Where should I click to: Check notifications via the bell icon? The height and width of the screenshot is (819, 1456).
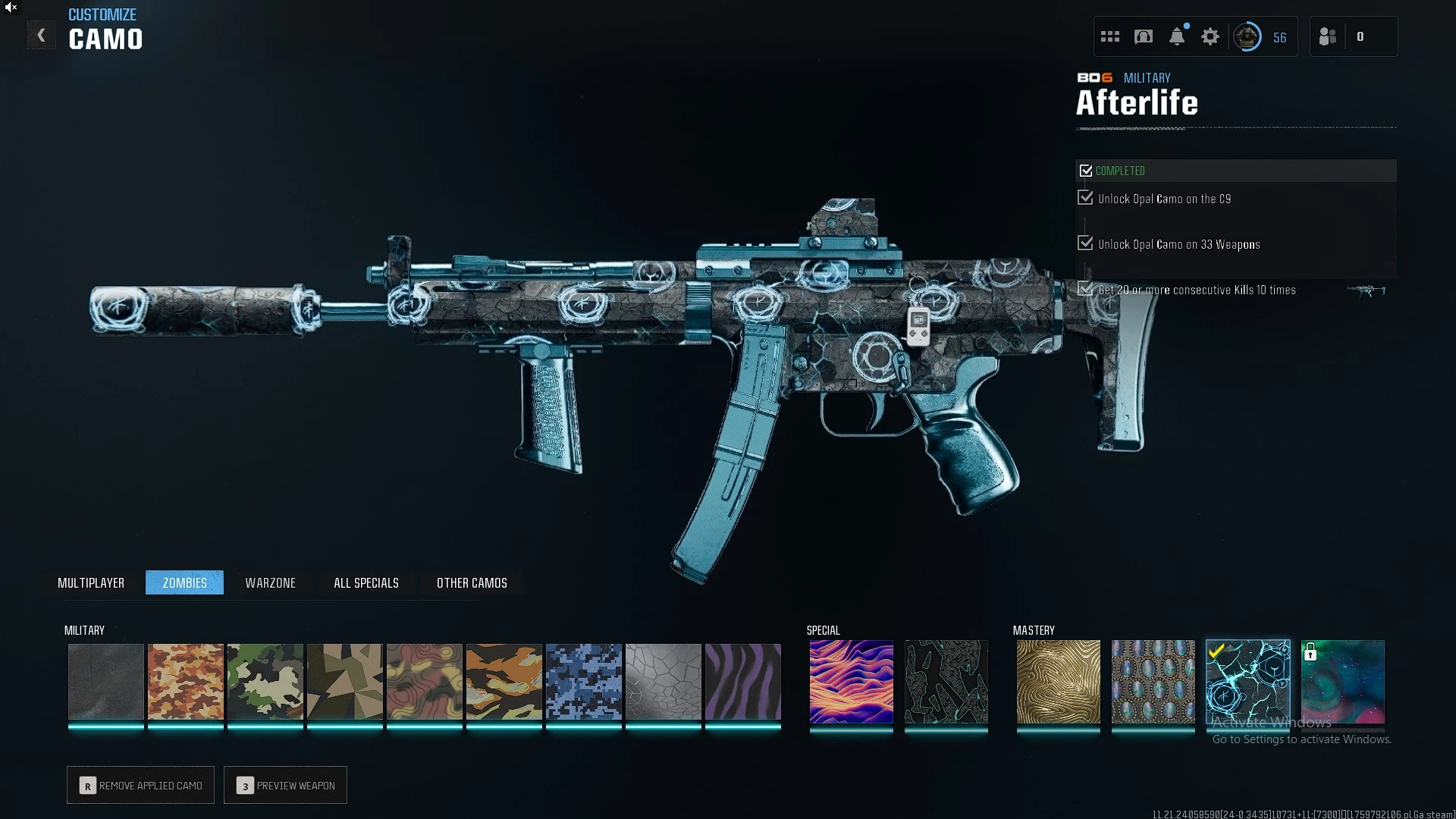click(1177, 36)
